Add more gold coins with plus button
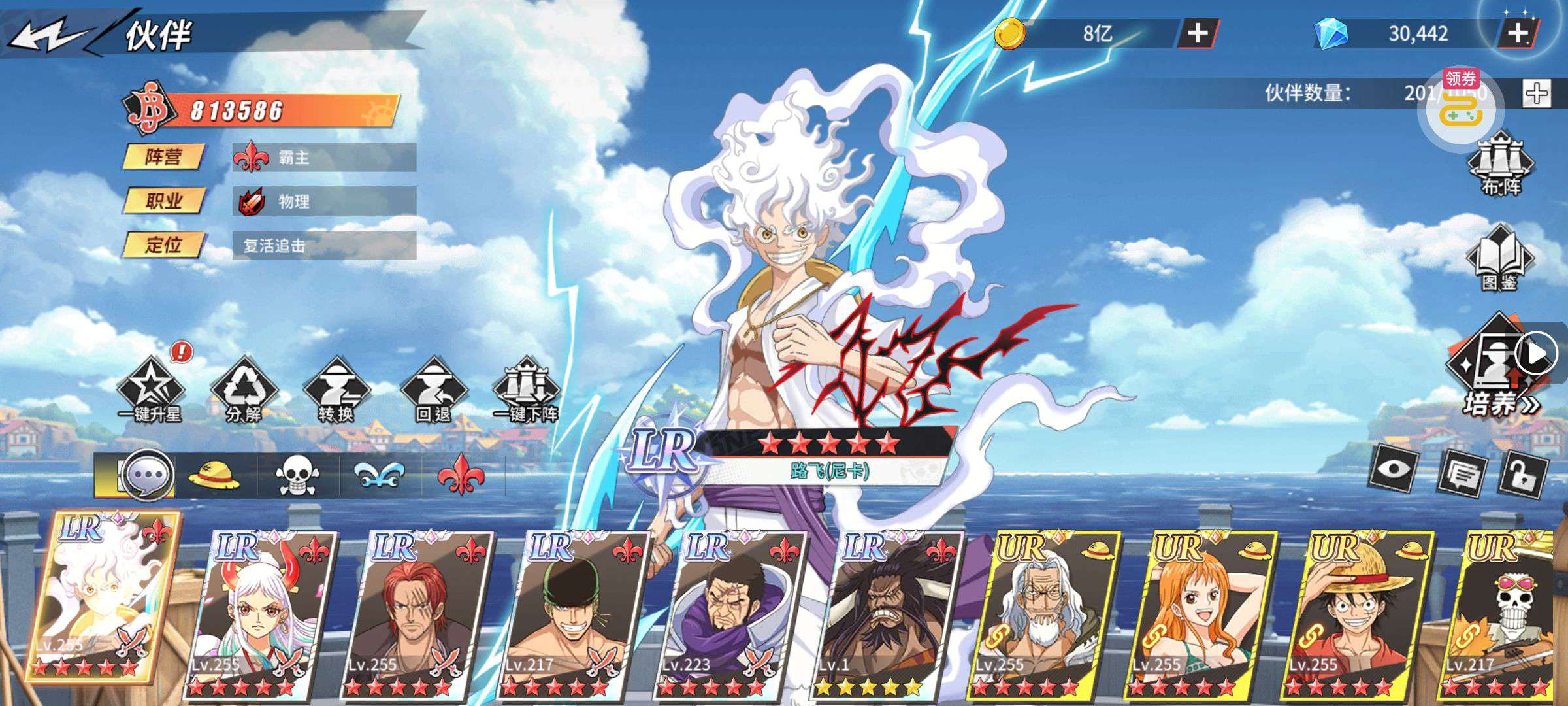Image resolution: width=1568 pixels, height=706 pixels. (x=1197, y=33)
